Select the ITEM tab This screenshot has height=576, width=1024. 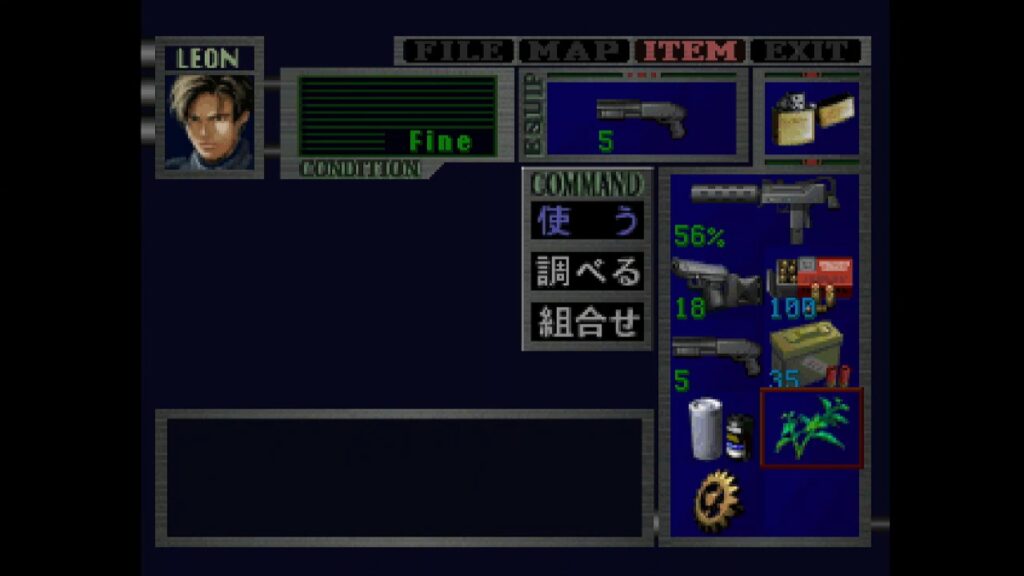[x=690, y=51]
